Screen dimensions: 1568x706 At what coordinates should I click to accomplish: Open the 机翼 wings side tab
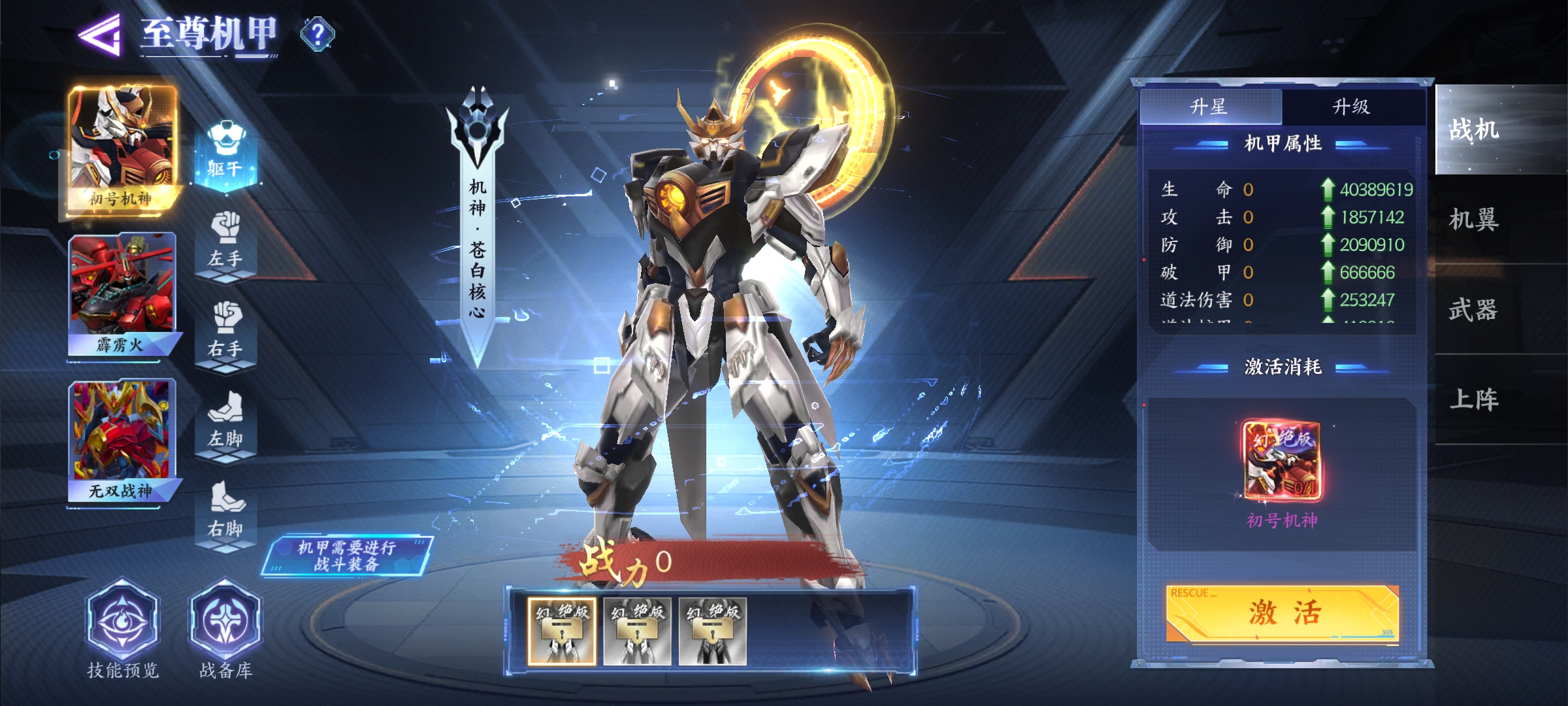point(1474,220)
